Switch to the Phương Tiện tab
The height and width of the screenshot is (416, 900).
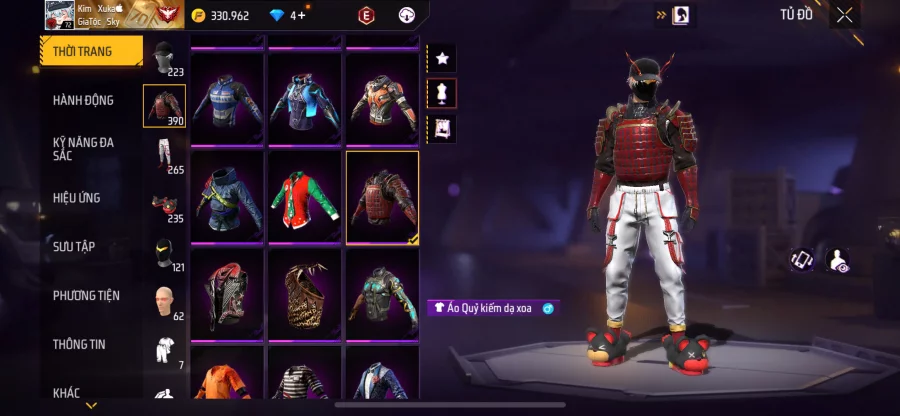(86, 295)
